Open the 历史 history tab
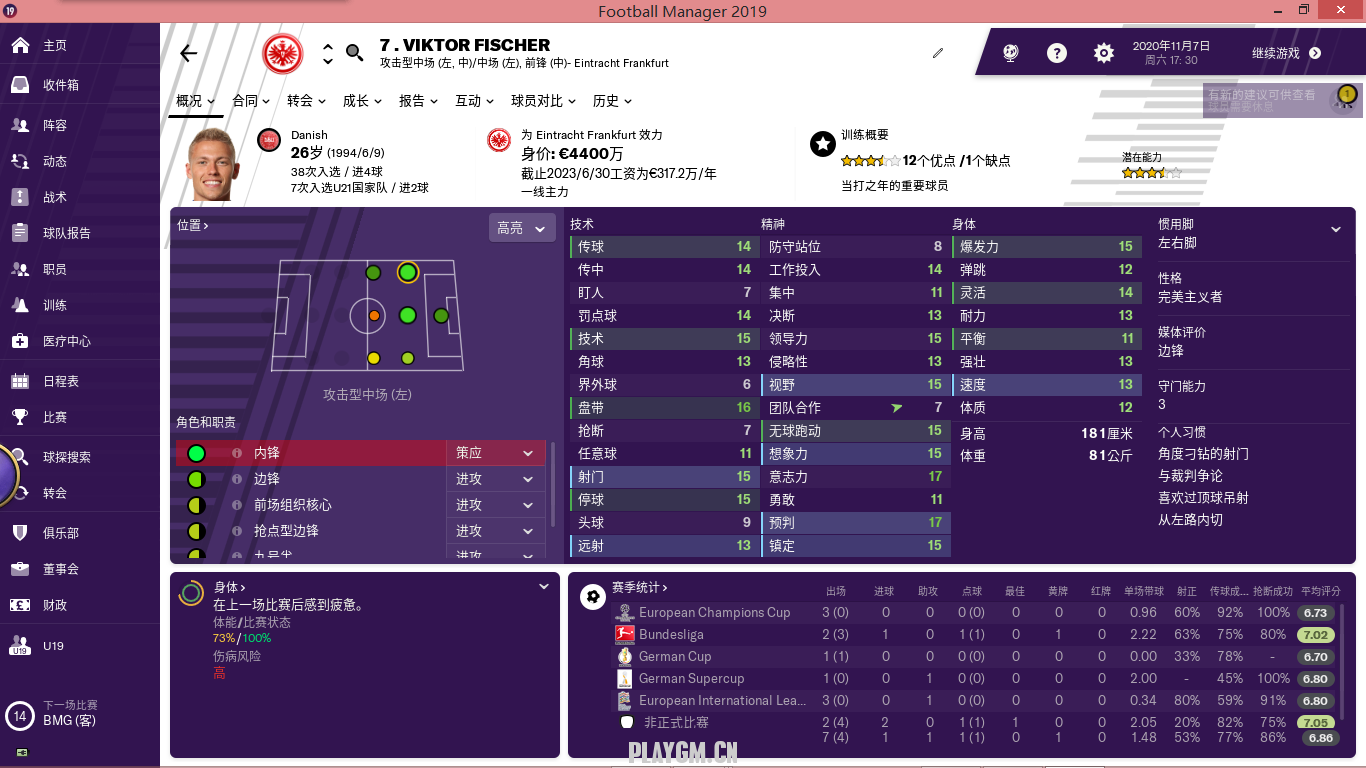 click(x=612, y=101)
